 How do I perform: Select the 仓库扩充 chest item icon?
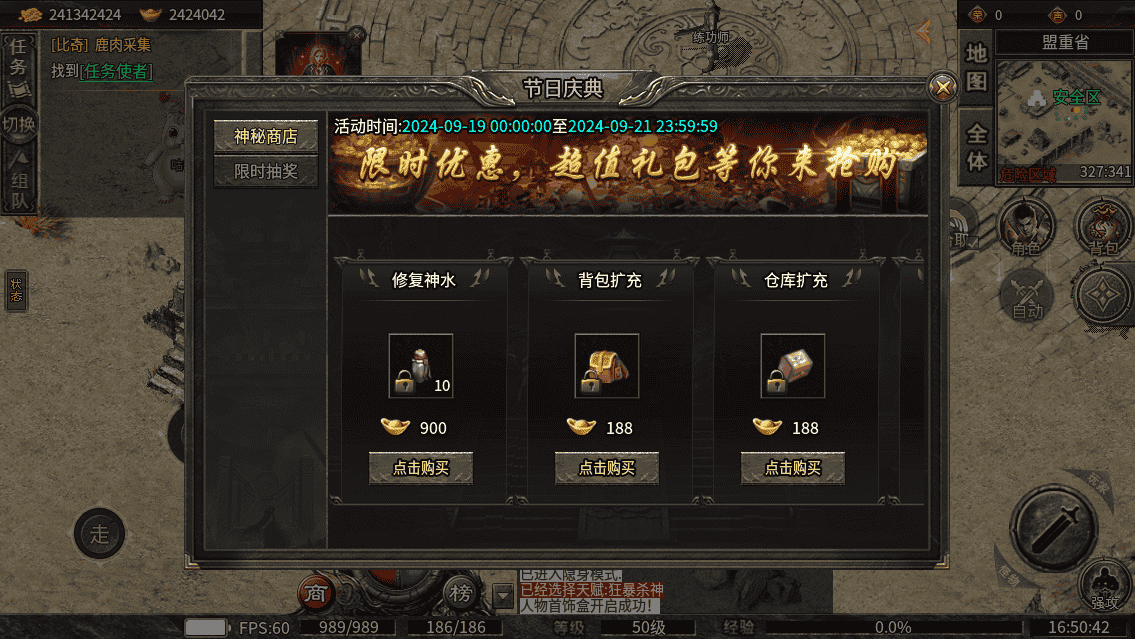coord(792,366)
